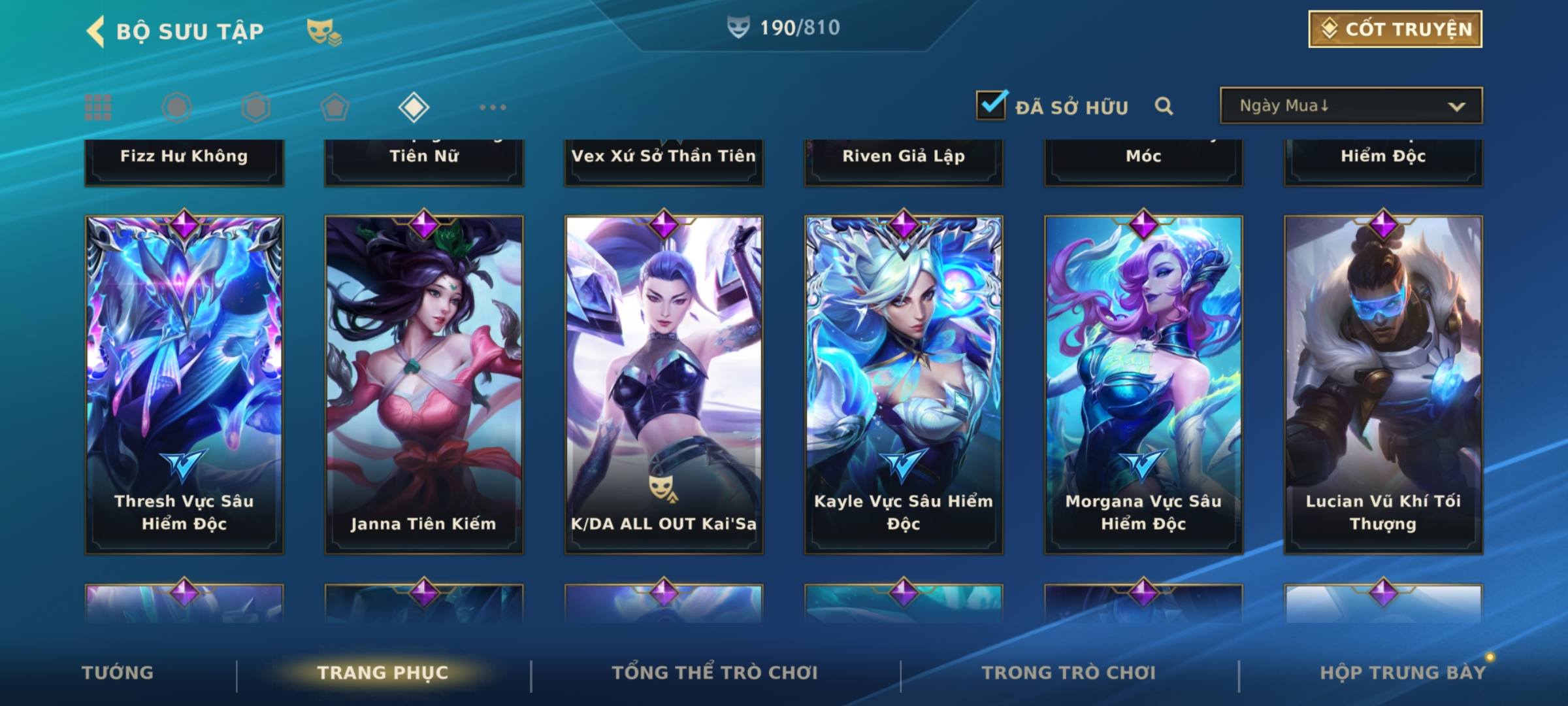Switch to the Tướng tab

click(x=118, y=673)
